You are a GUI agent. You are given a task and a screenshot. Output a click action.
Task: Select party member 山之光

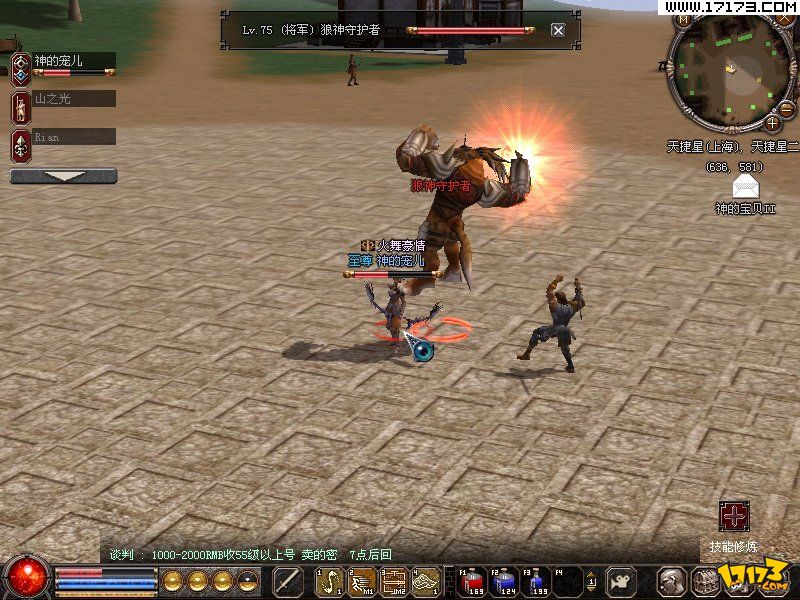[x=73, y=99]
